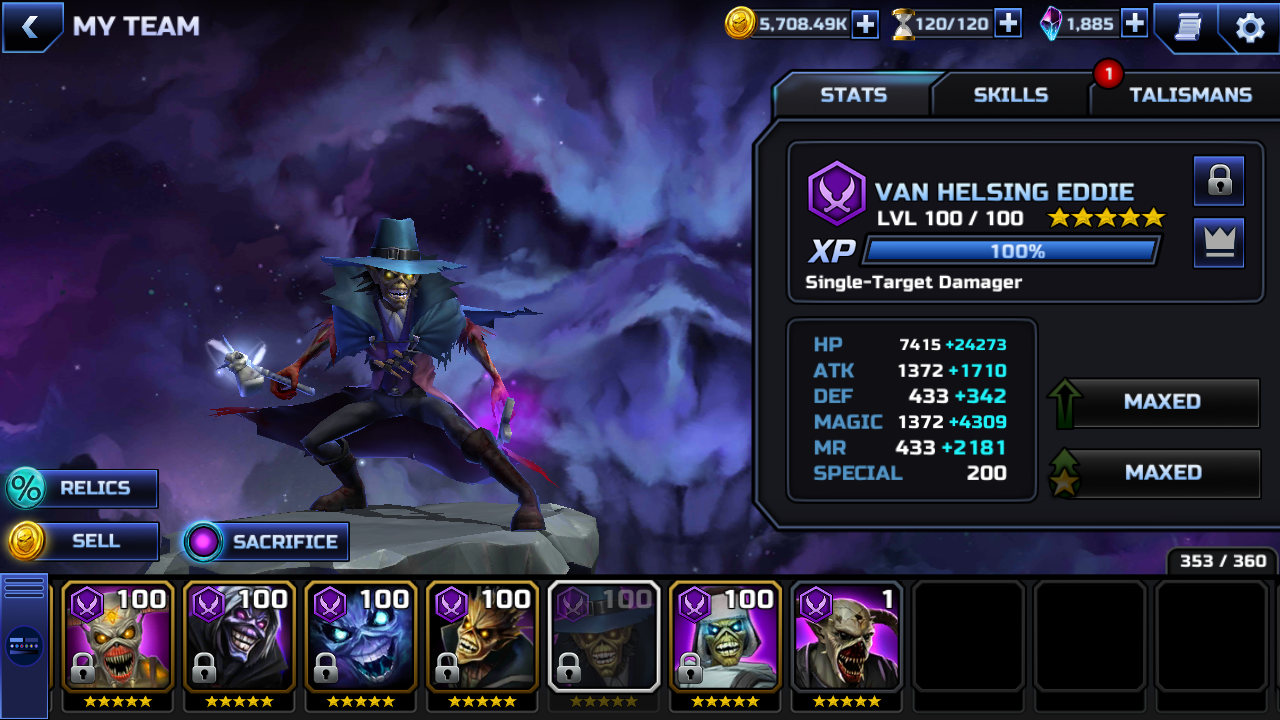Add more gold coins with plus button
This screenshot has height=720, width=1280.
[865, 24]
